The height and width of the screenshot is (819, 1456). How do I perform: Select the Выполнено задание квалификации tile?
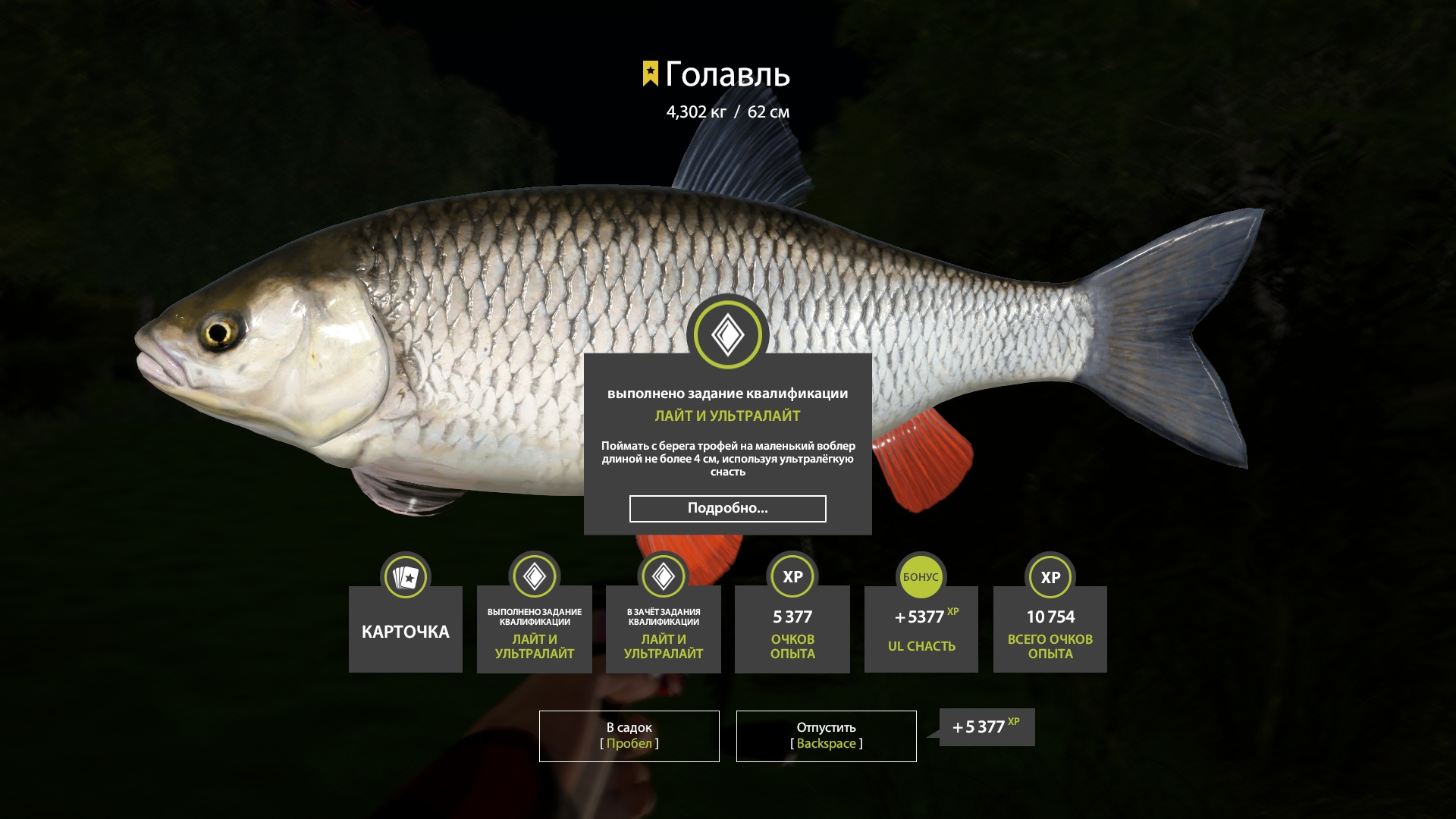(535, 629)
